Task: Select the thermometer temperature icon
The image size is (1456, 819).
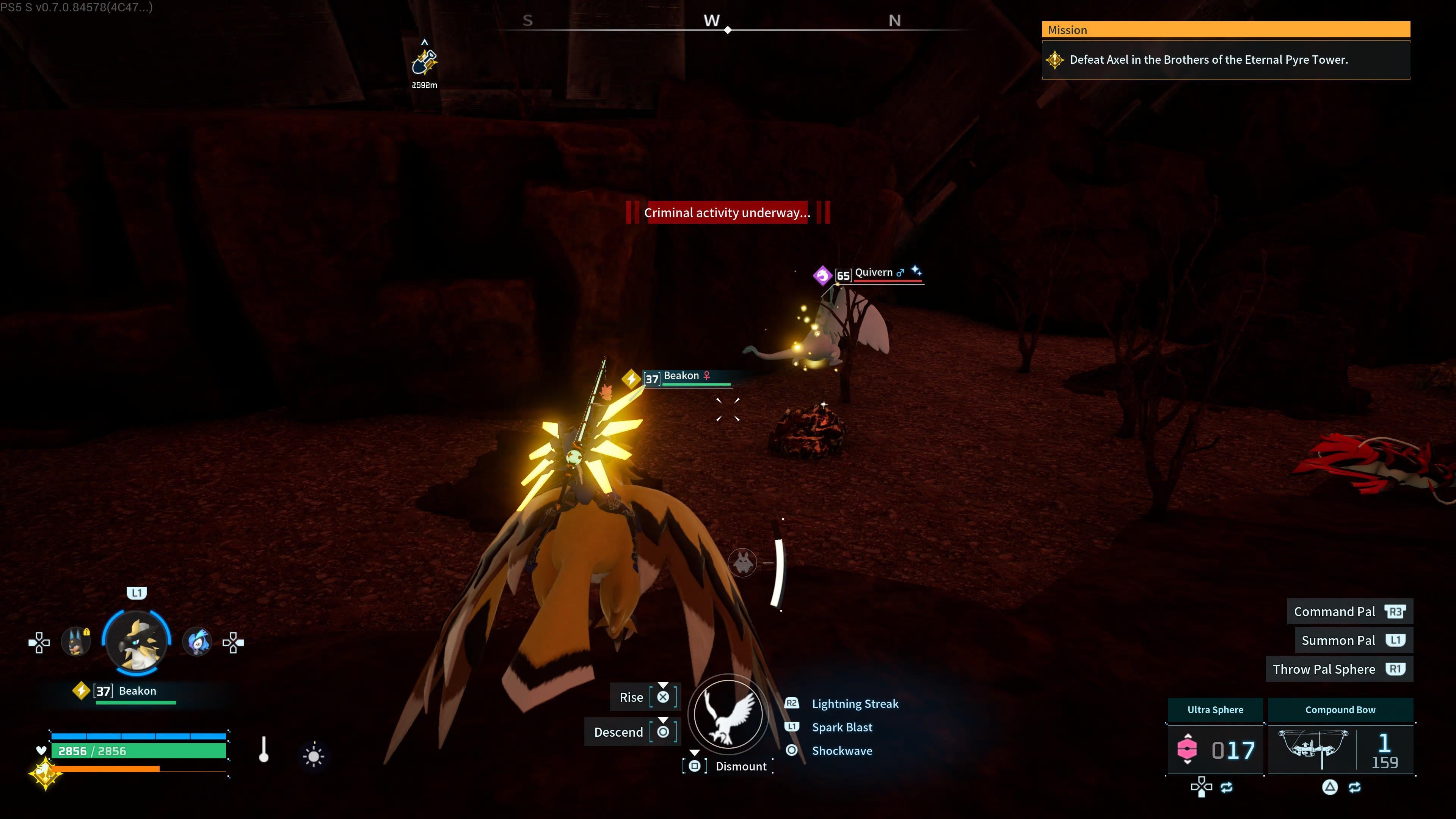Action: (264, 750)
